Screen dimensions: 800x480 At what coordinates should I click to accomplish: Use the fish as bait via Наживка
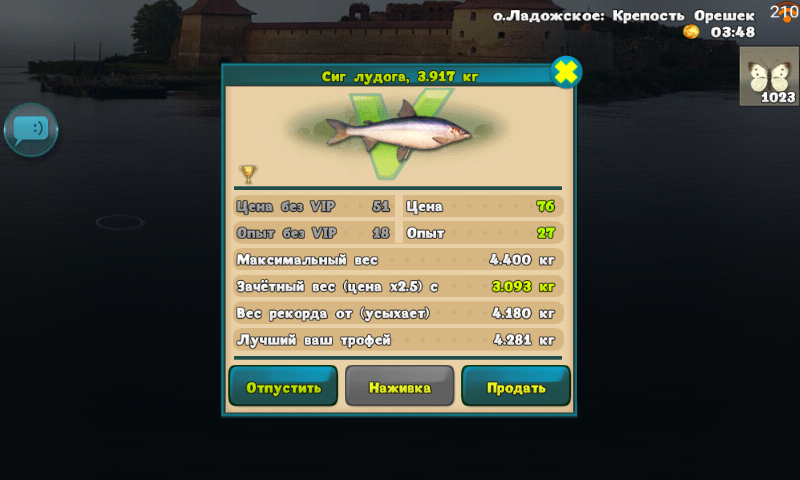coord(399,387)
